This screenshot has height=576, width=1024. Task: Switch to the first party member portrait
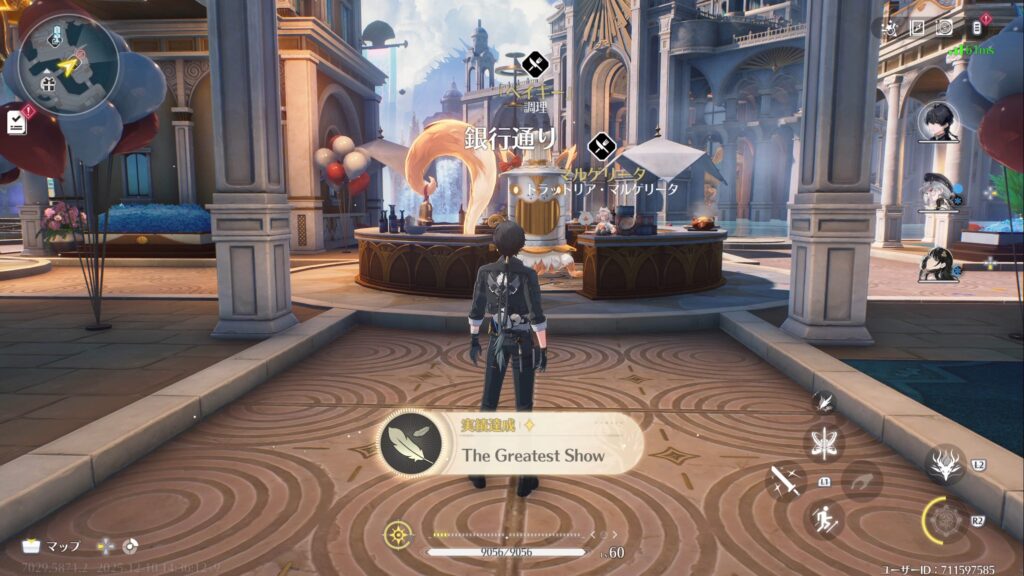click(x=938, y=123)
